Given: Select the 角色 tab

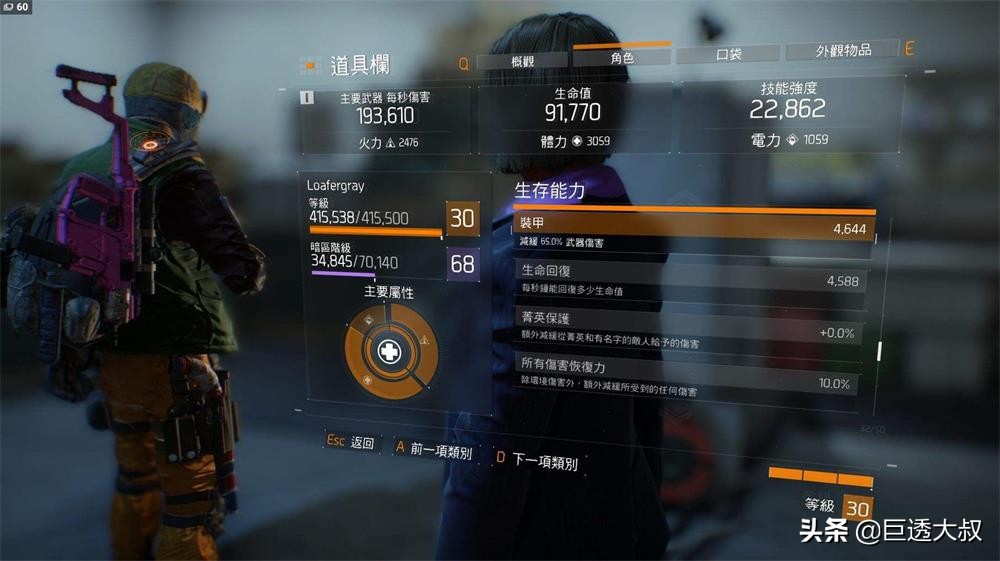Looking at the screenshot, I should pyautogui.click(x=621, y=57).
